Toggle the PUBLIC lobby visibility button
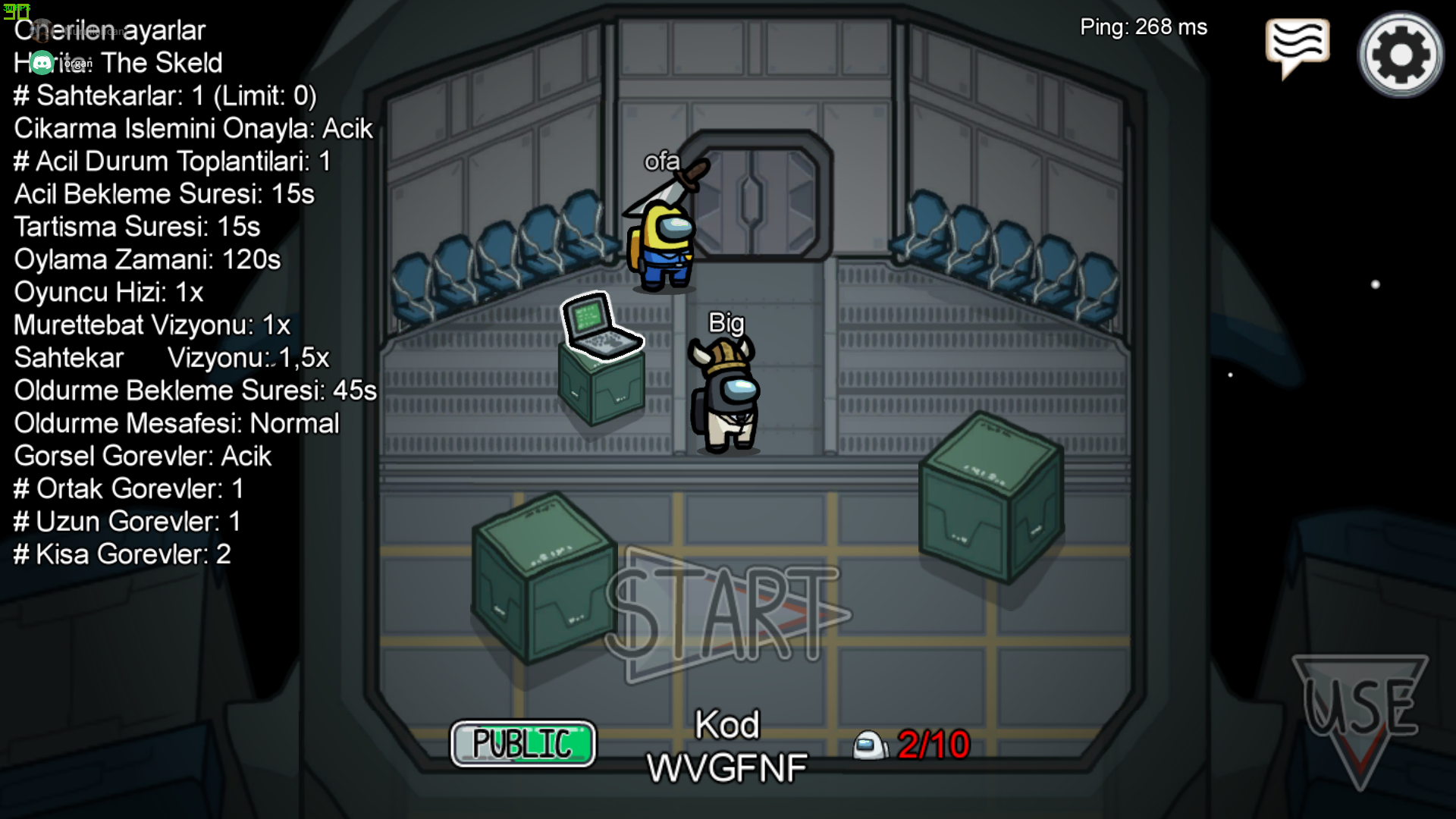Screen dimensions: 1456x819 [523, 743]
